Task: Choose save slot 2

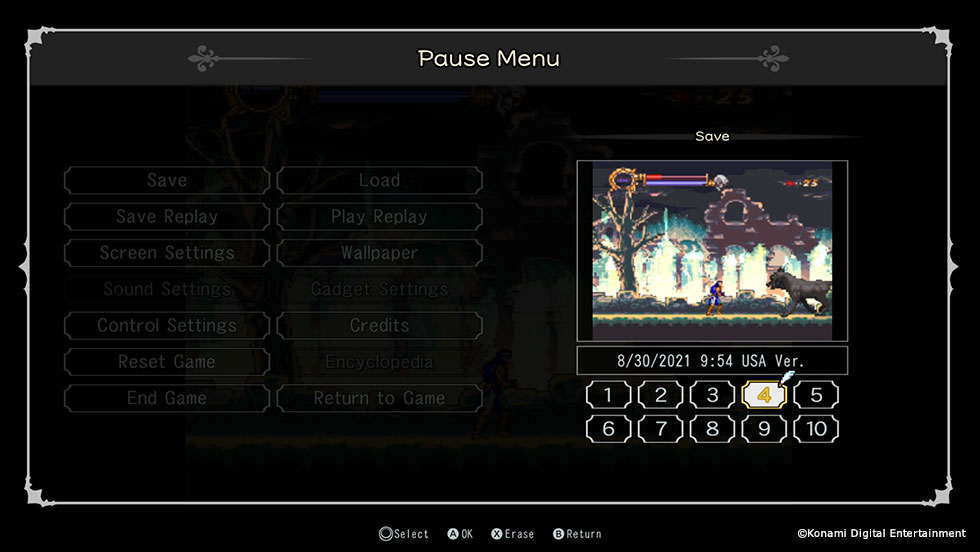Action: 660,395
